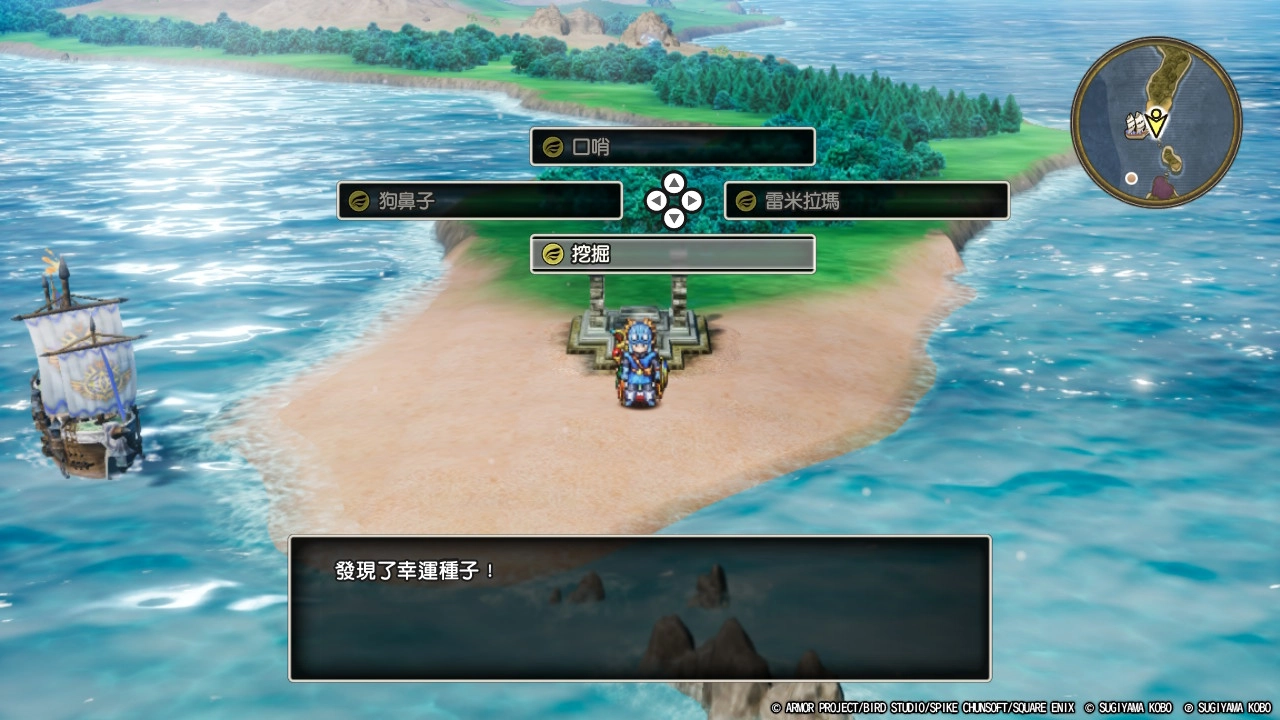Select the highlighted 挖掘 command
The height and width of the screenshot is (720, 1280).
coord(670,254)
